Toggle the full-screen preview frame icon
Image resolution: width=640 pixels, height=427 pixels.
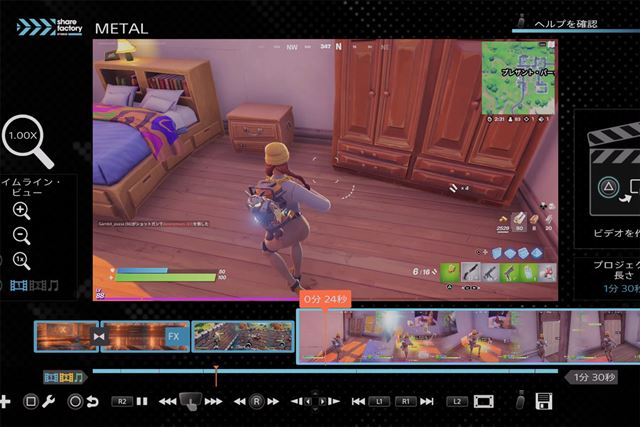pyautogui.click(x=484, y=401)
